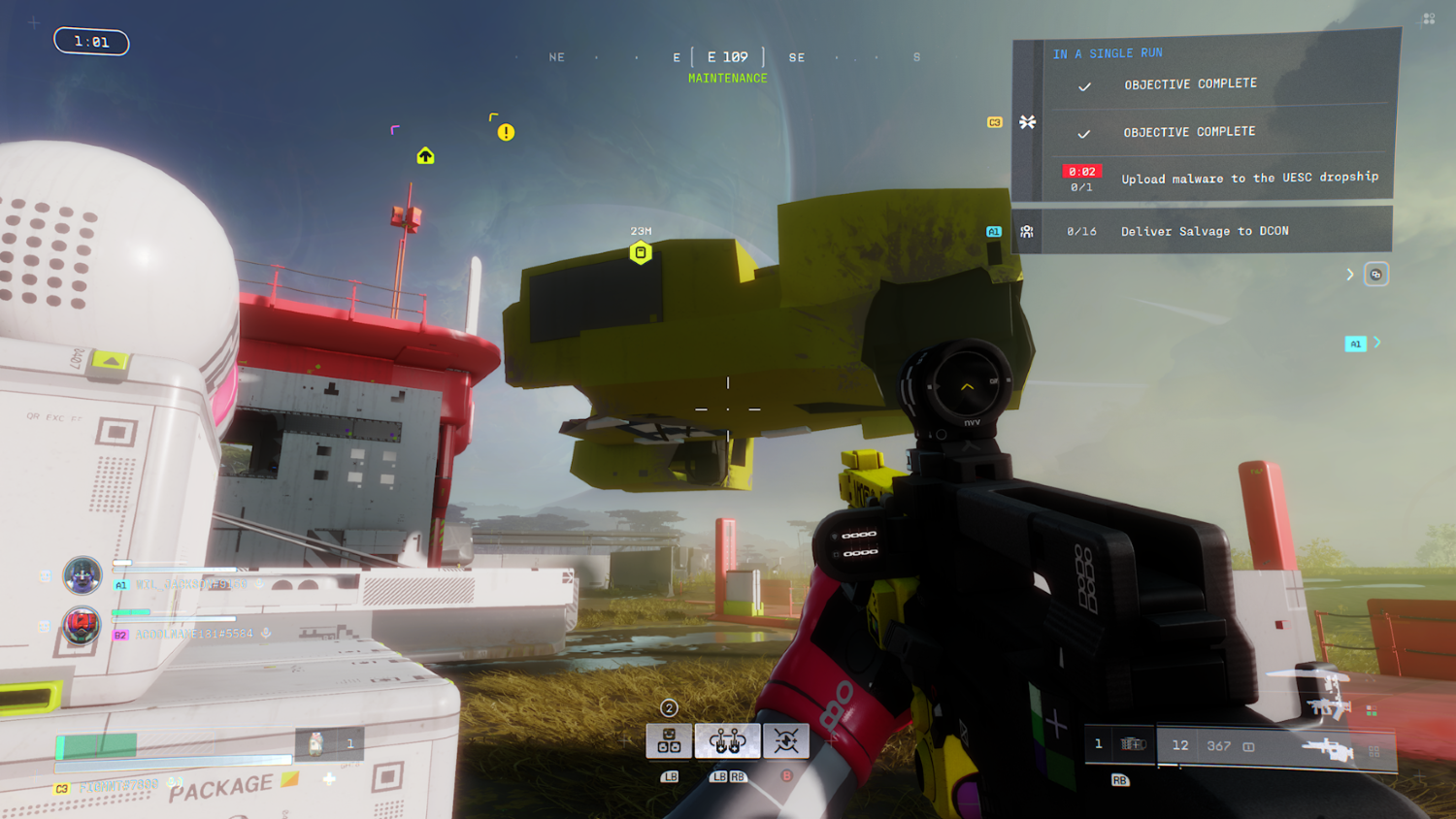Activate the highlighted middle ability icon
1456x819 pixels.
727,742
